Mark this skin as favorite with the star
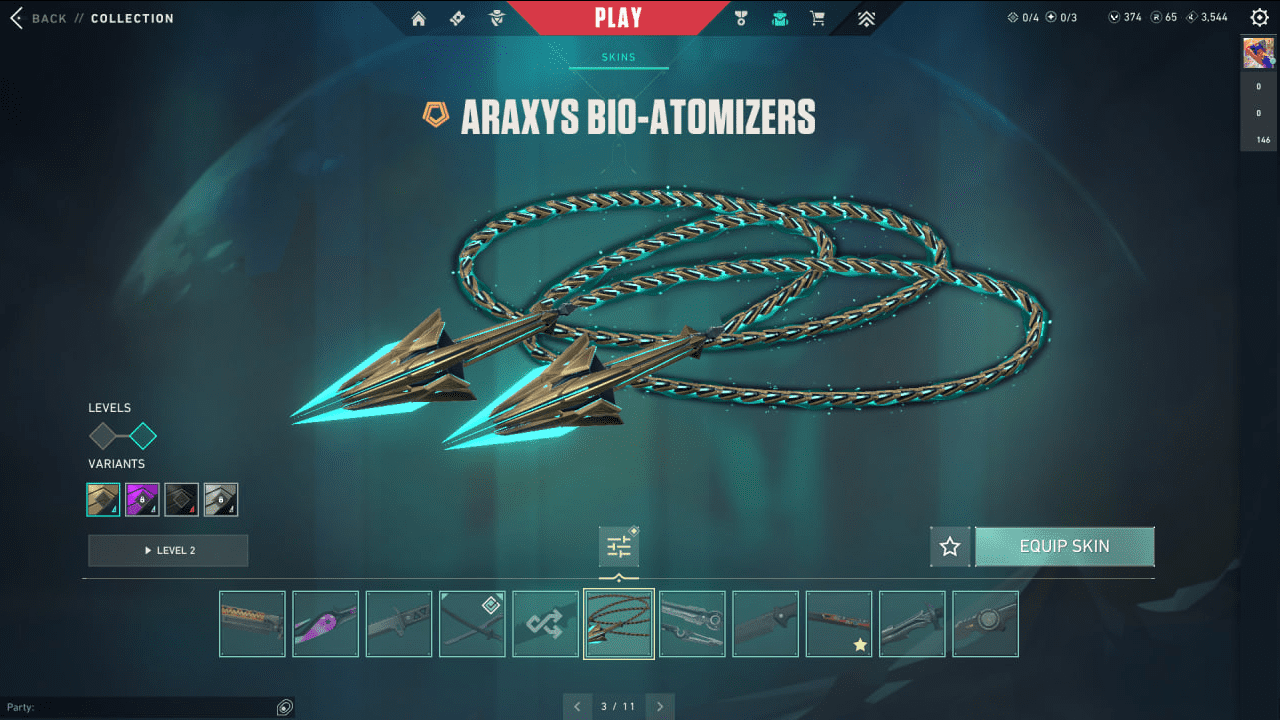The width and height of the screenshot is (1280, 720). pyautogui.click(x=950, y=547)
